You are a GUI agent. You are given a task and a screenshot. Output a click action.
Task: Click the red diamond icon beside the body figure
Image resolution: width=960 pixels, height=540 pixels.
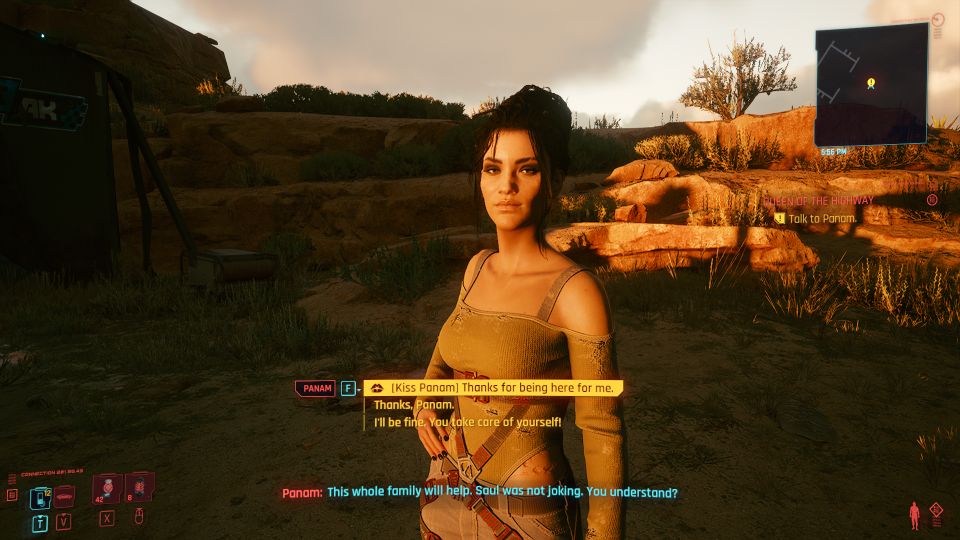(936, 510)
